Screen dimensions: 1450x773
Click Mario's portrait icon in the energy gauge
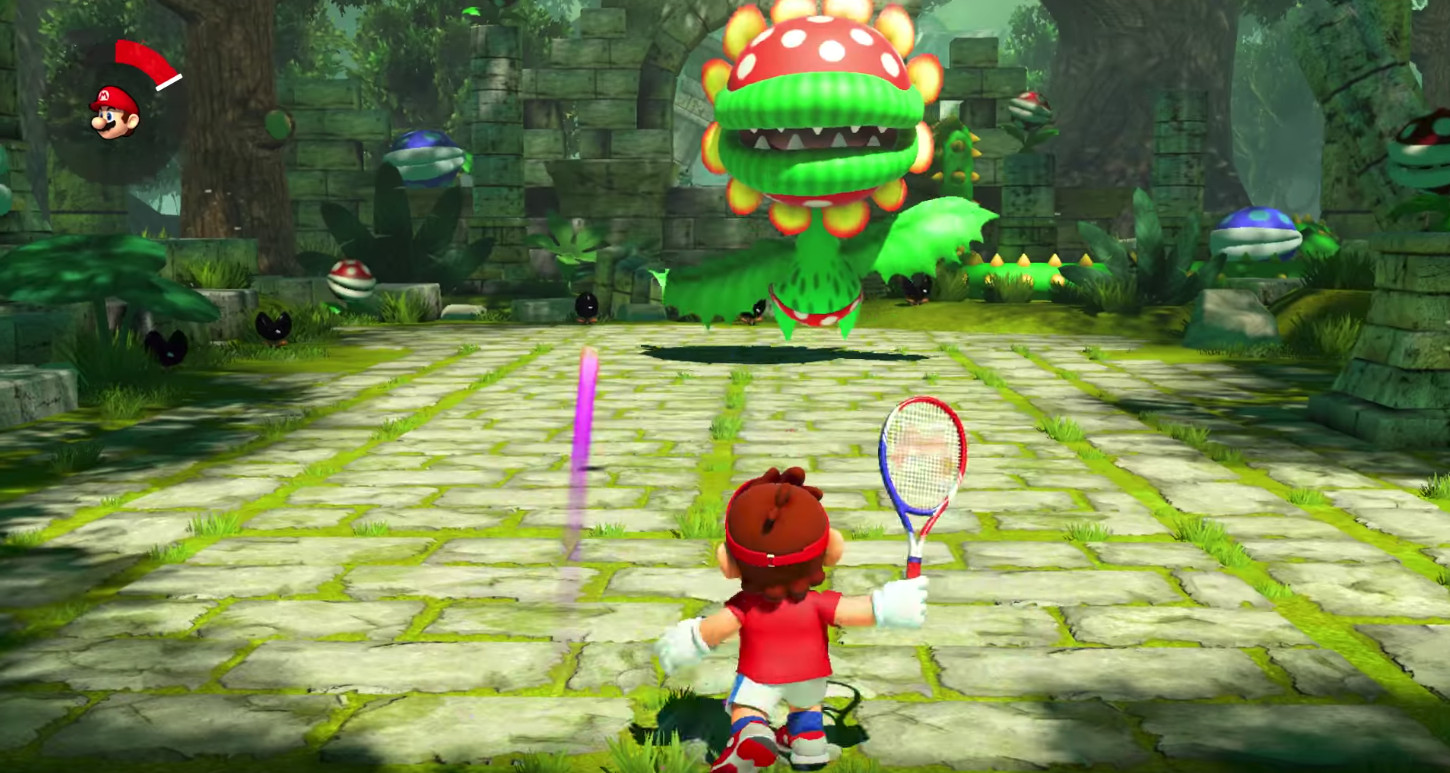[115, 111]
